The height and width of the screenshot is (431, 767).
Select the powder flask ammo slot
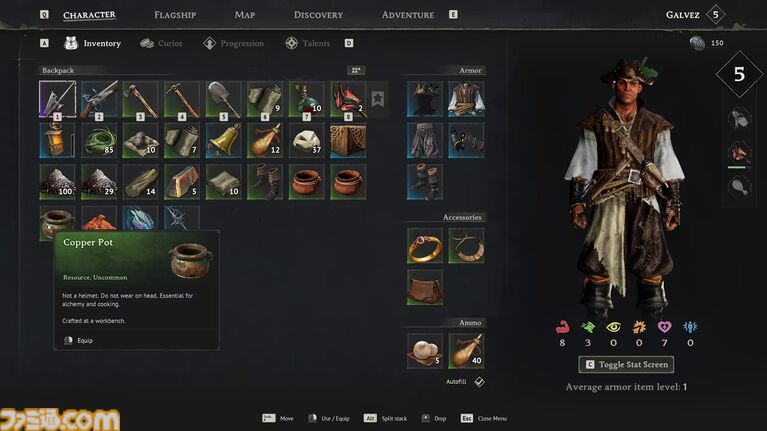tap(466, 350)
